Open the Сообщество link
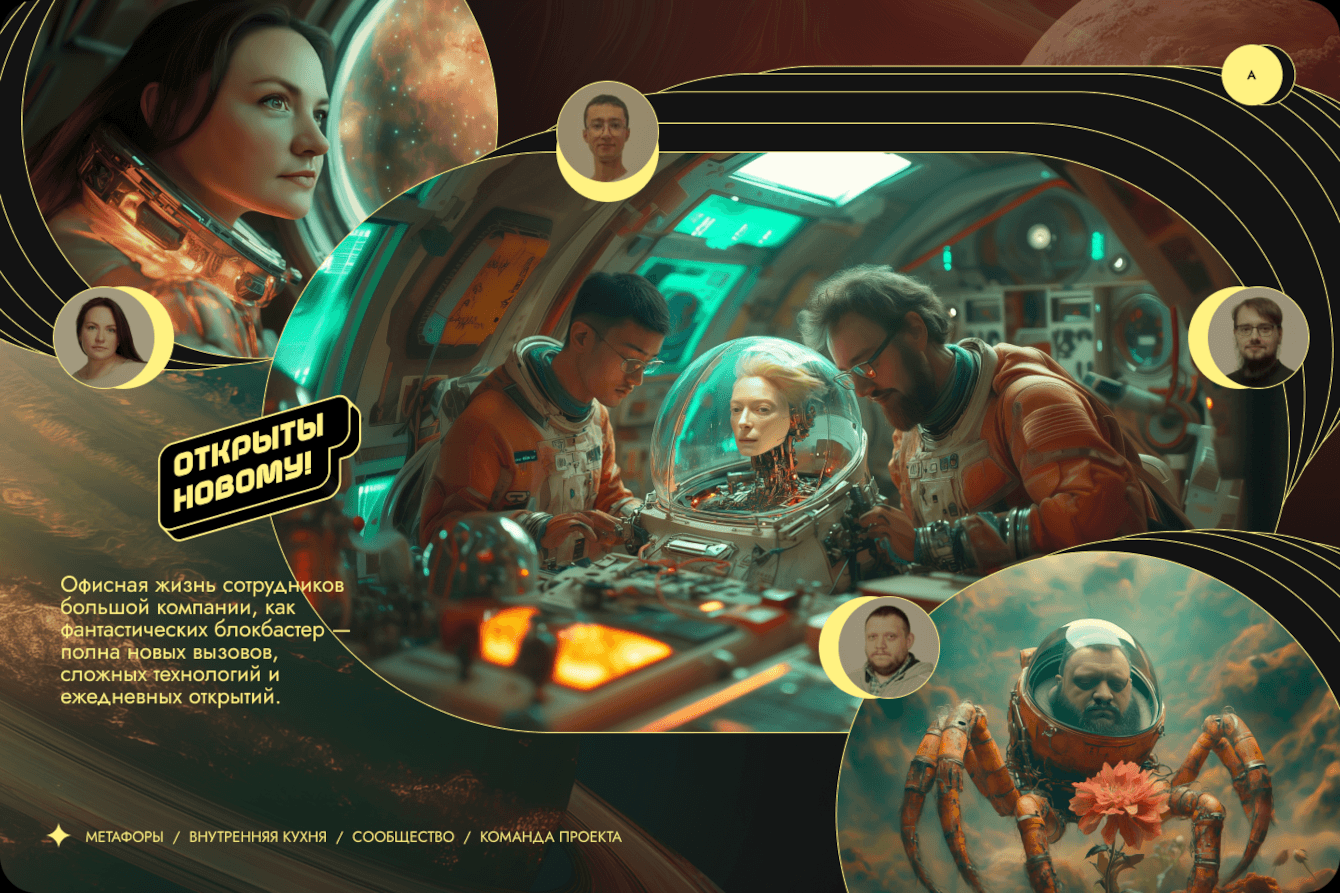Image resolution: width=1340 pixels, height=893 pixels. 403,837
